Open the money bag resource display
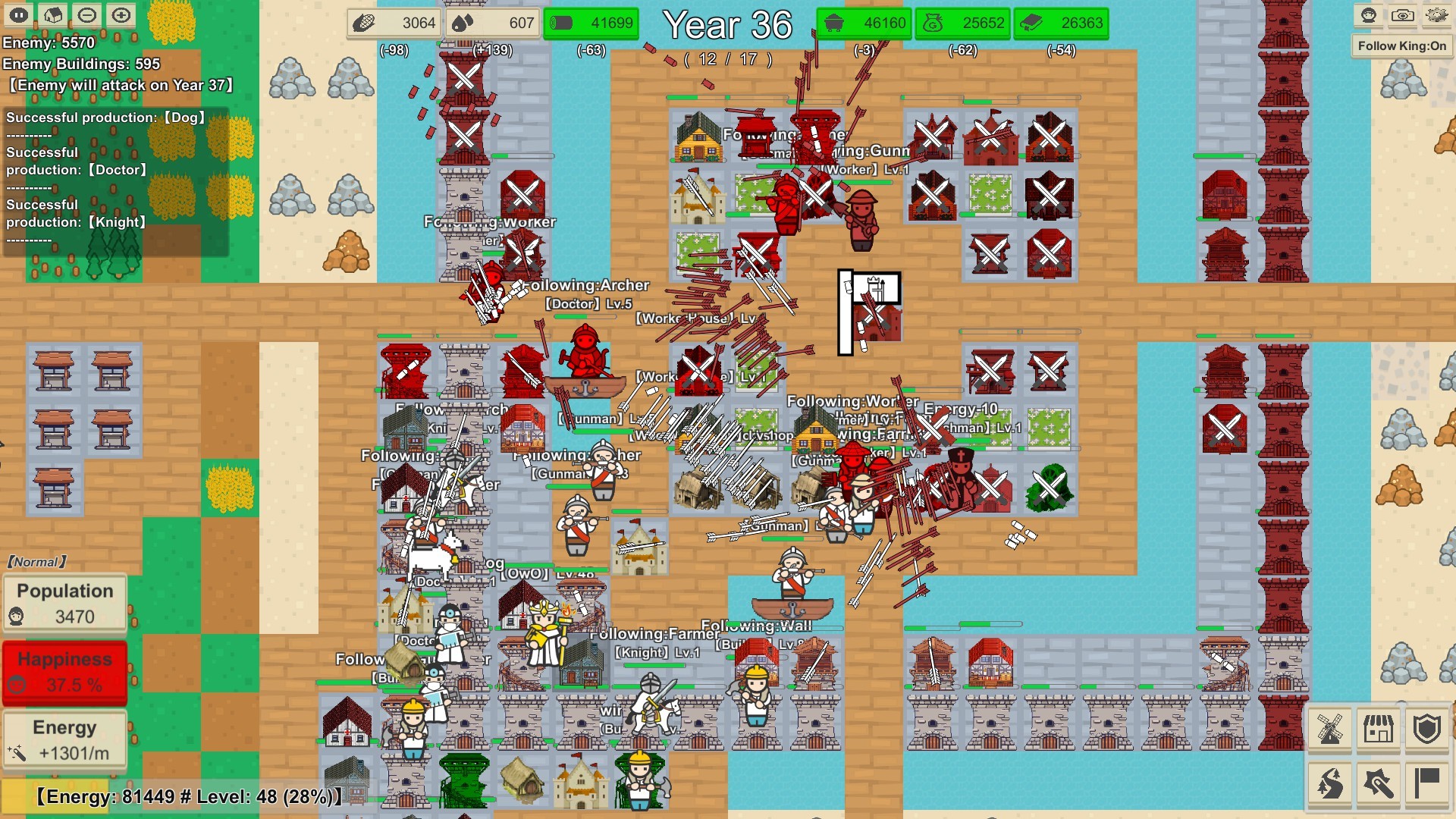 (x=965, y=23)
